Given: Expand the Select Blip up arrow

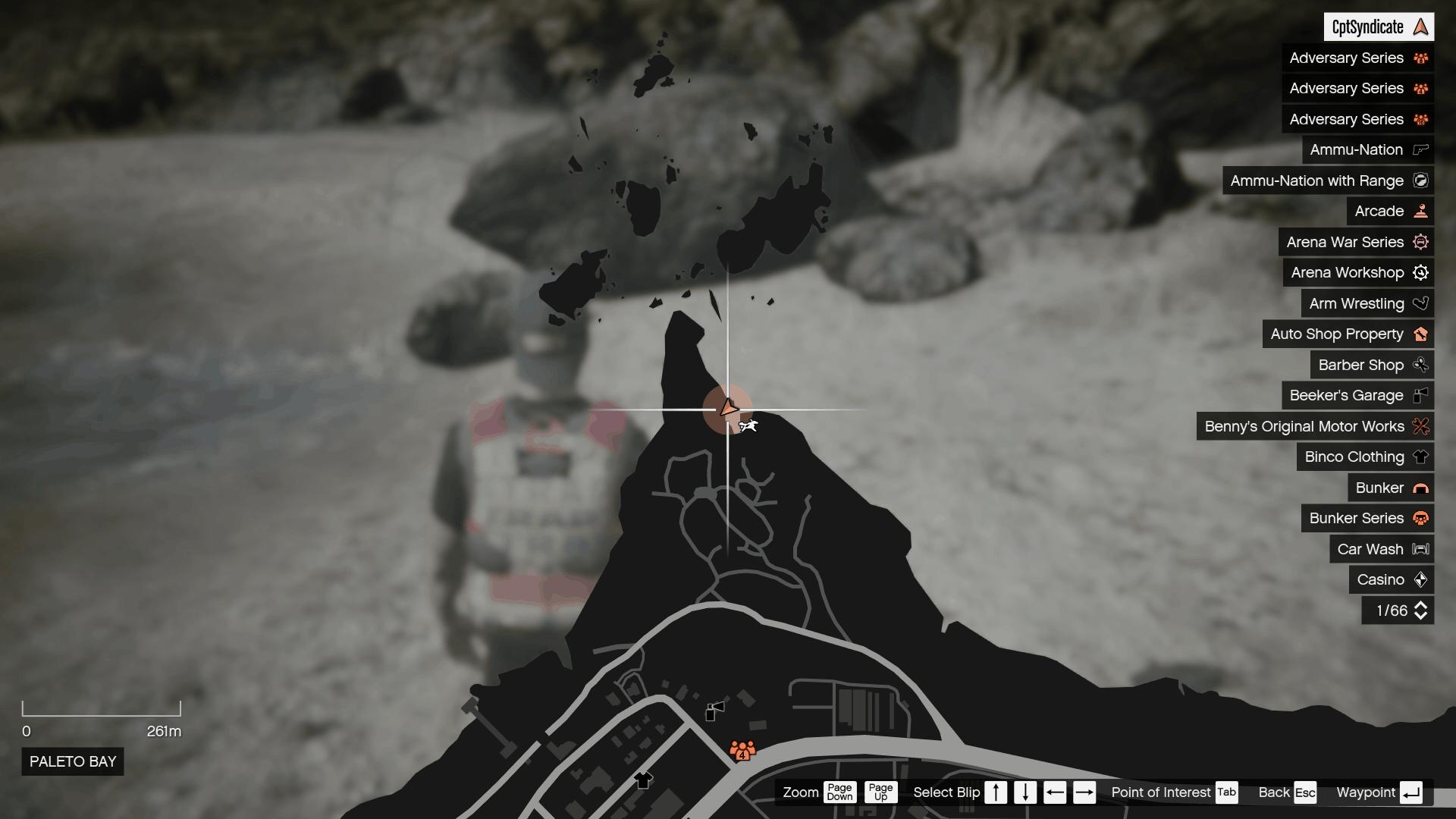Looking at the screenshot, I should tap(996, 792).
